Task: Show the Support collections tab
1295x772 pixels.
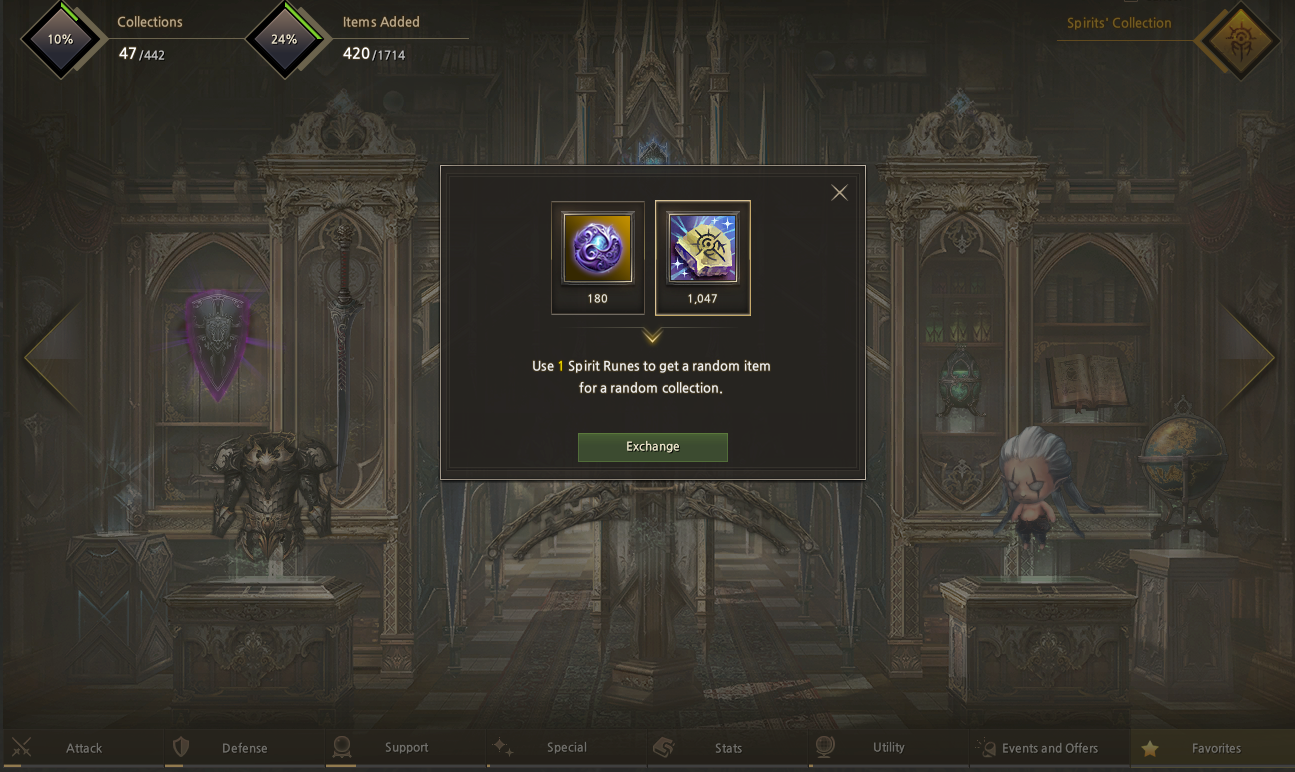Action: pyautogui.click(x=405, y=748)
